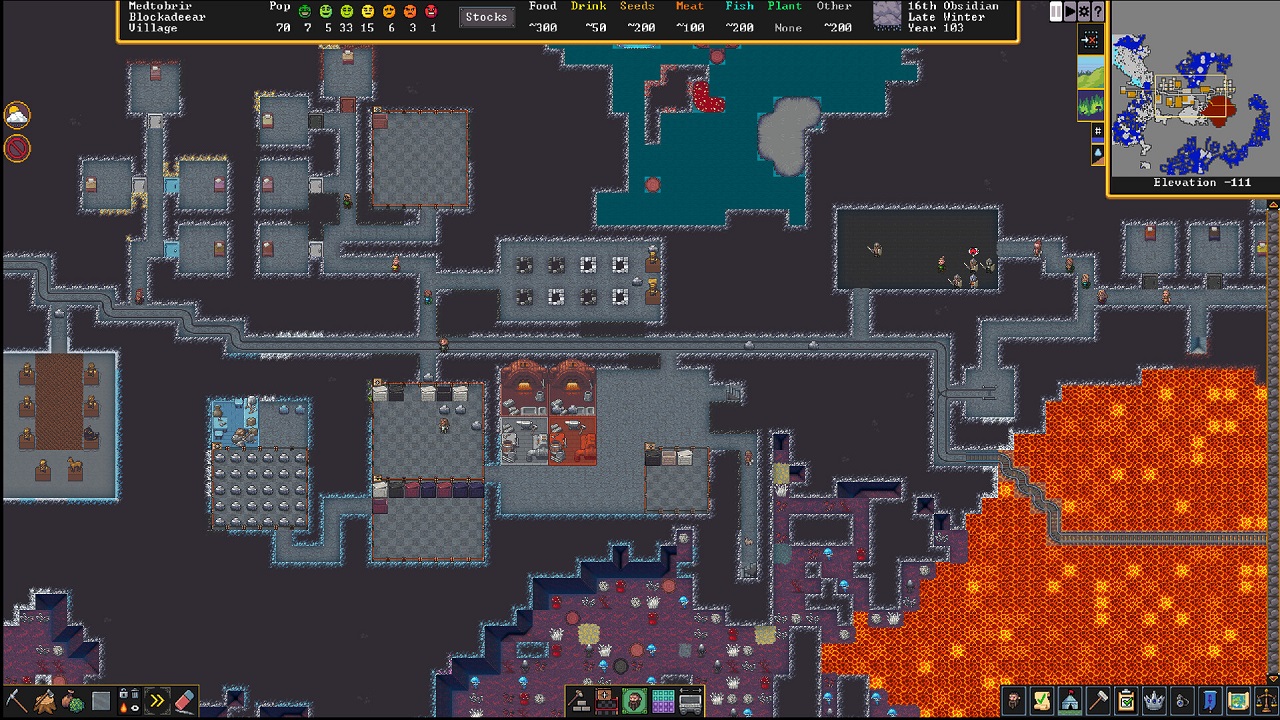Open the nobles crown screen

tap(1153, 700)
